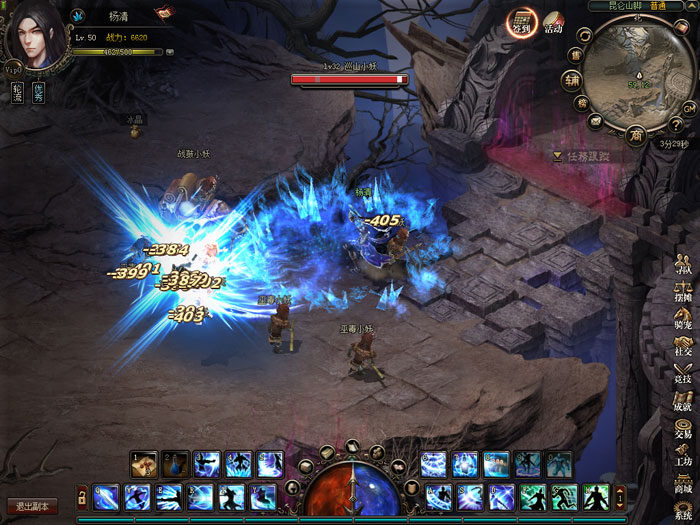Image resolution: width=700 pixels, height=525 pixels.
Task: Open the 活动 events drum icon
Action: click(553, 22)
